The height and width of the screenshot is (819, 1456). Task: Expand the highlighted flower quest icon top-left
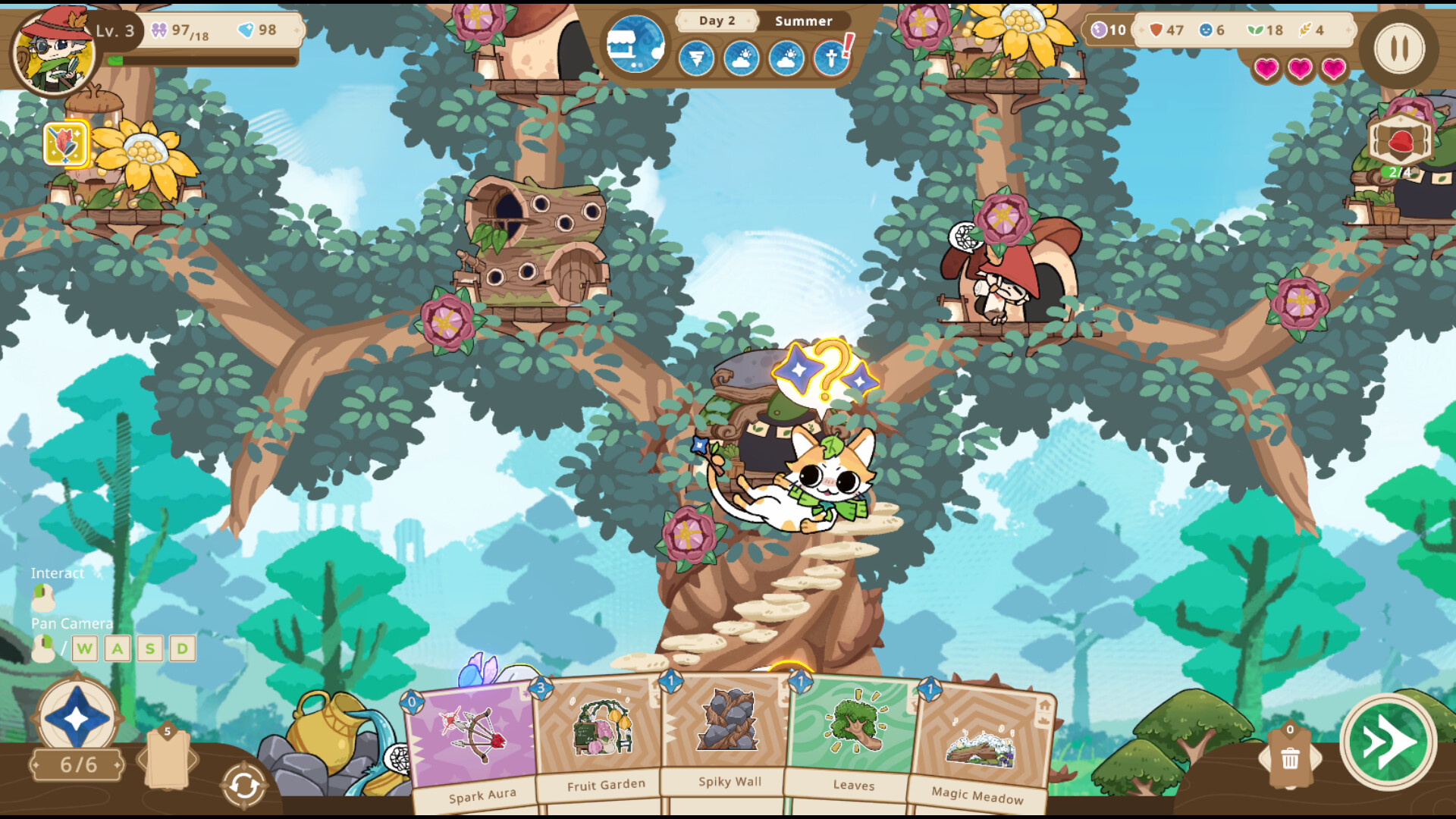coord(67,143)
